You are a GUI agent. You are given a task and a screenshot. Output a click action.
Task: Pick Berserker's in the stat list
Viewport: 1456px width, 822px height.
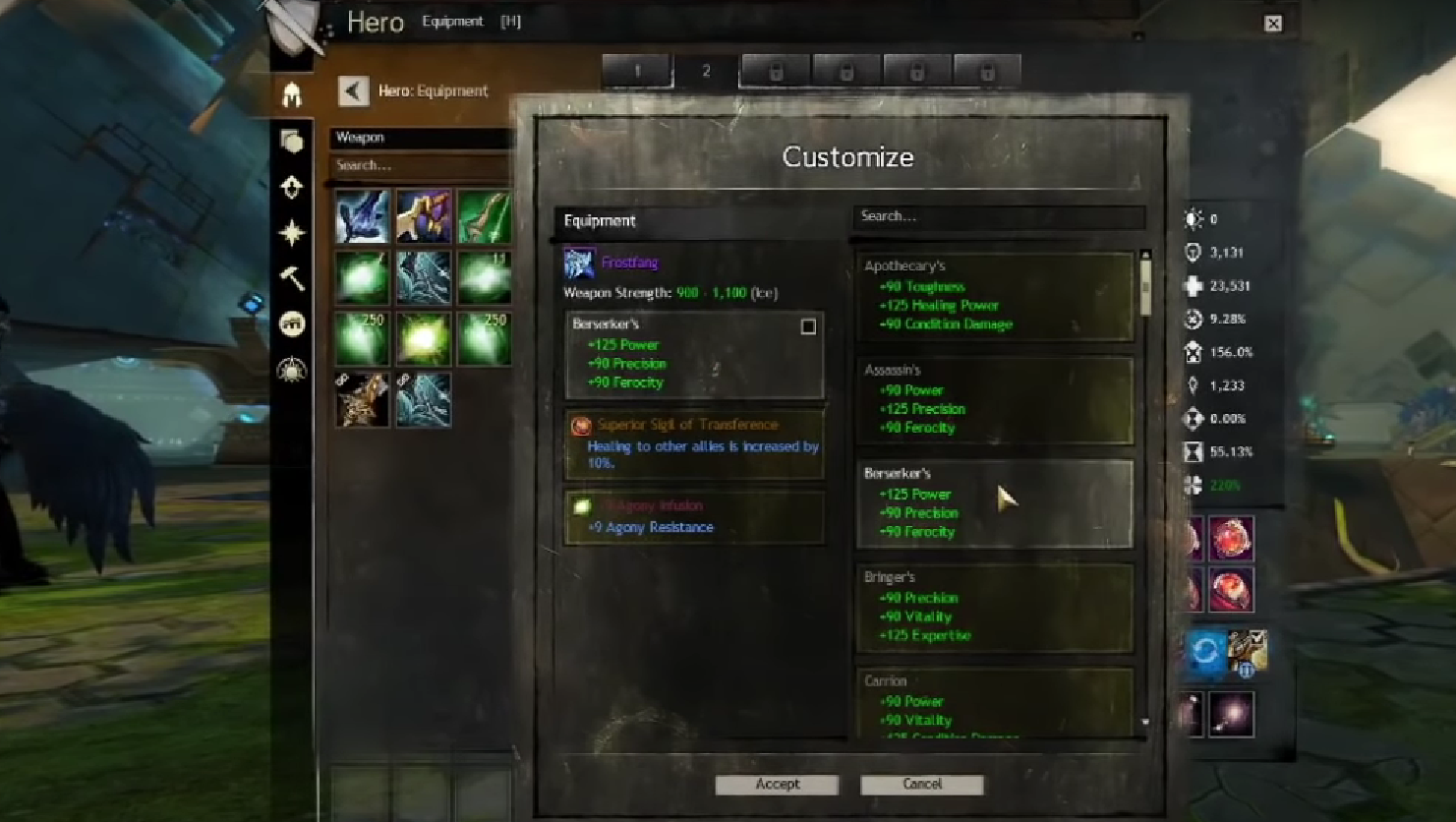click(995, 503)
